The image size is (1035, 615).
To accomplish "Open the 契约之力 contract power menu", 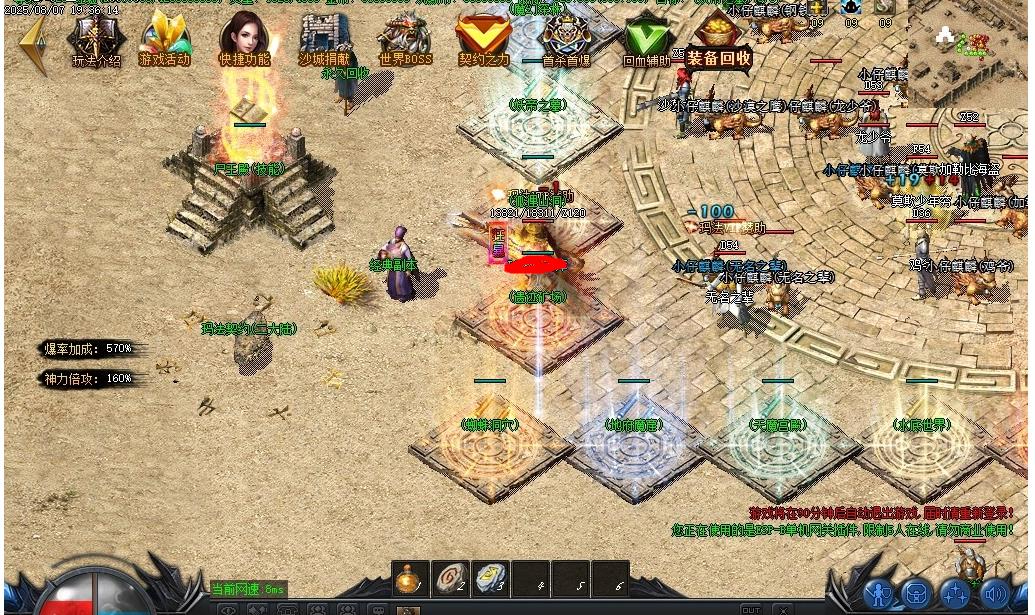I will pyautogui.click(x=484, y=40).
